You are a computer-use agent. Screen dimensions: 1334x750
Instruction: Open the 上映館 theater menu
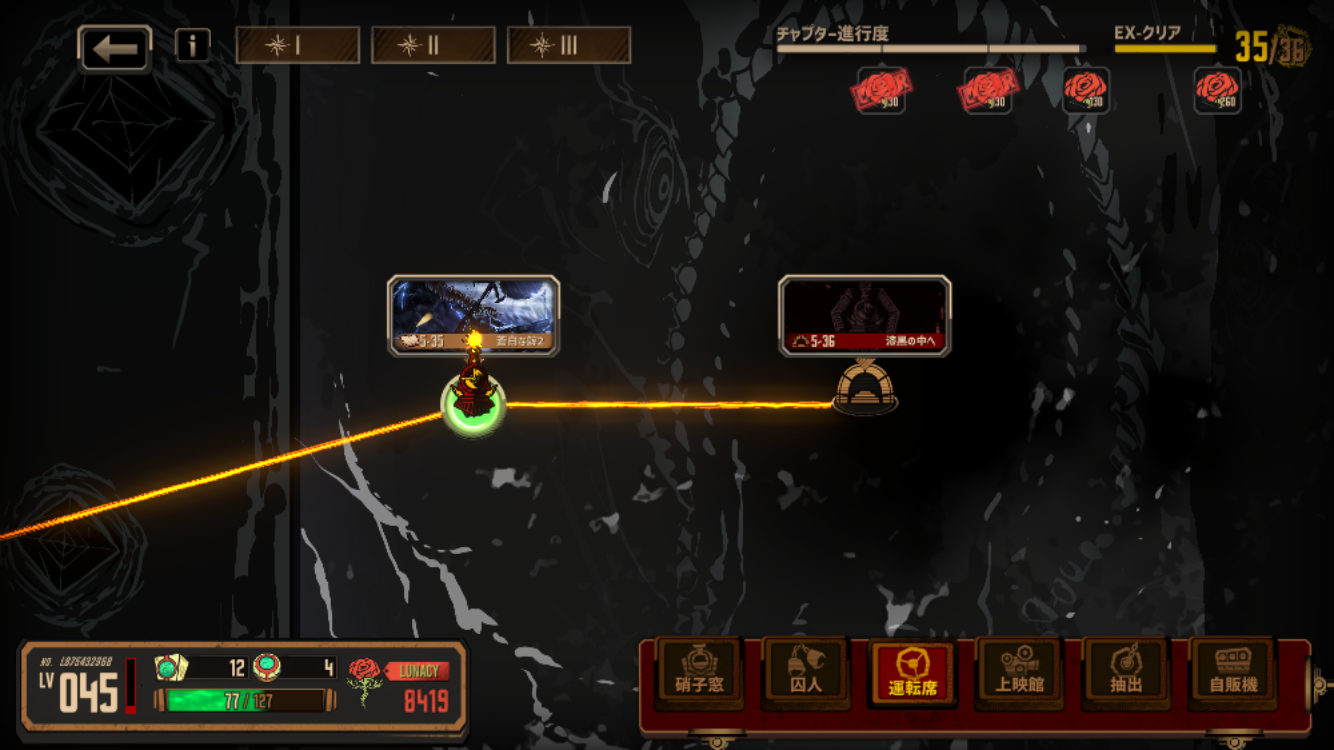[x=1019, y=672]
